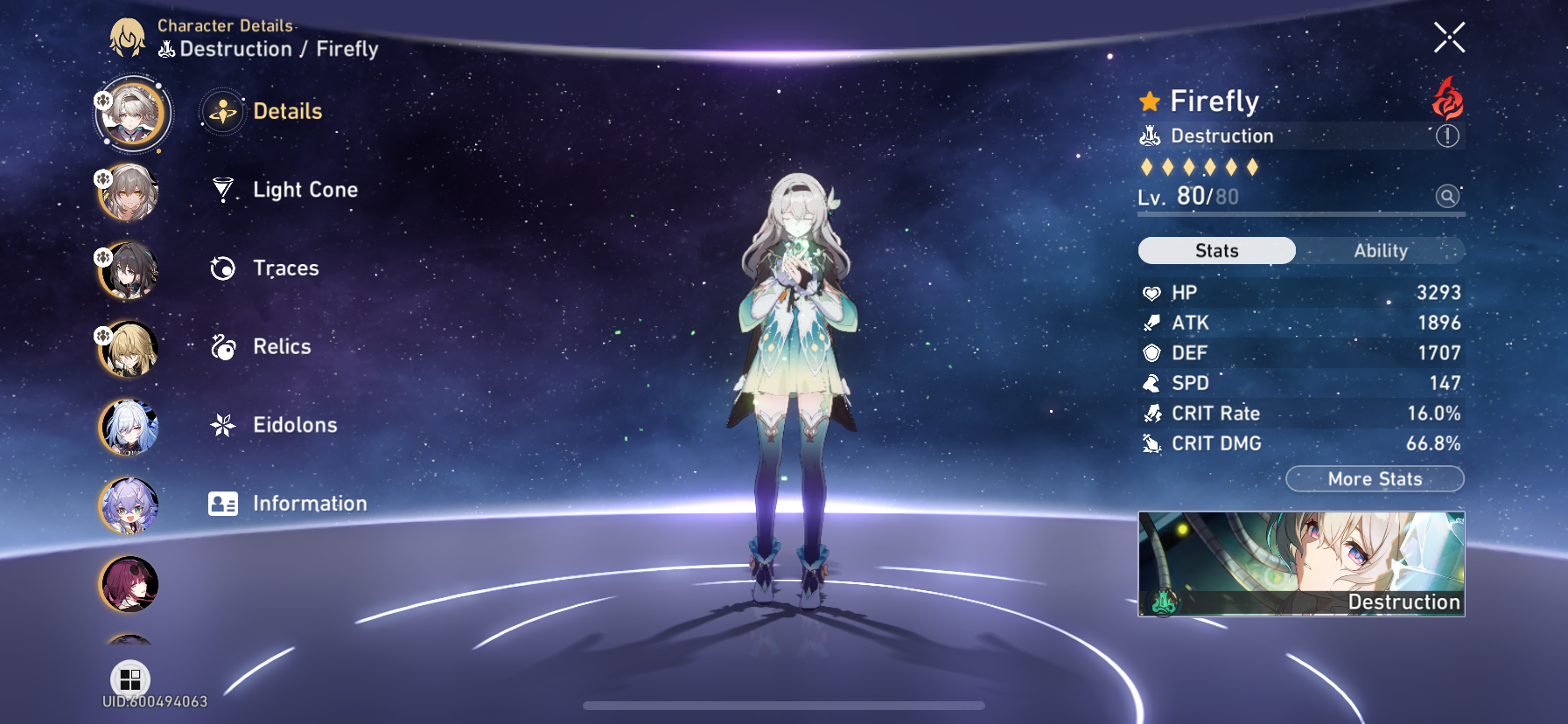1568x724 pixels.
Task: Click the red Fire element icon
Action: click(1447, 101)
